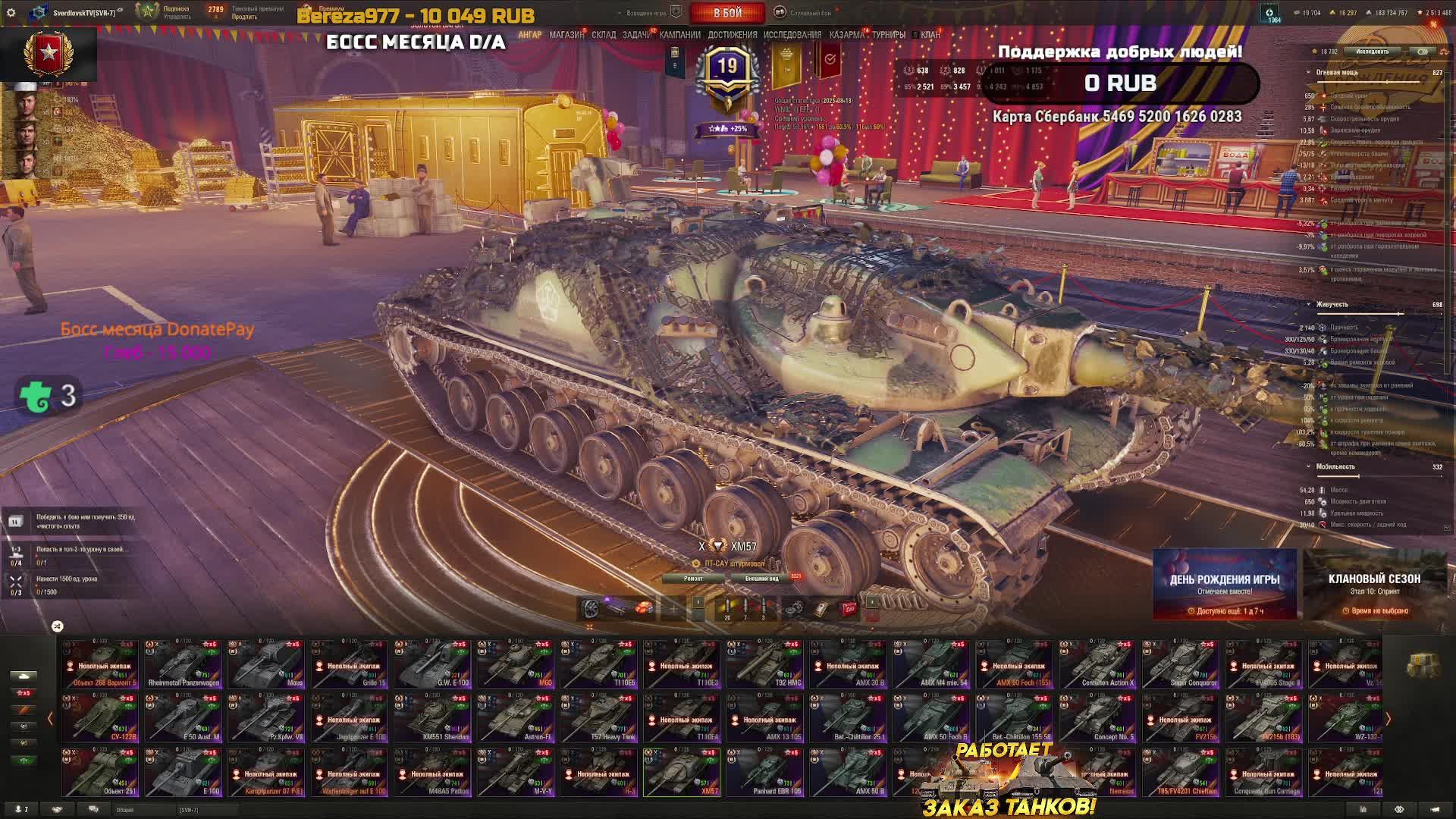
Task: Open settings via the gear icon
Action: pos(11,13)
